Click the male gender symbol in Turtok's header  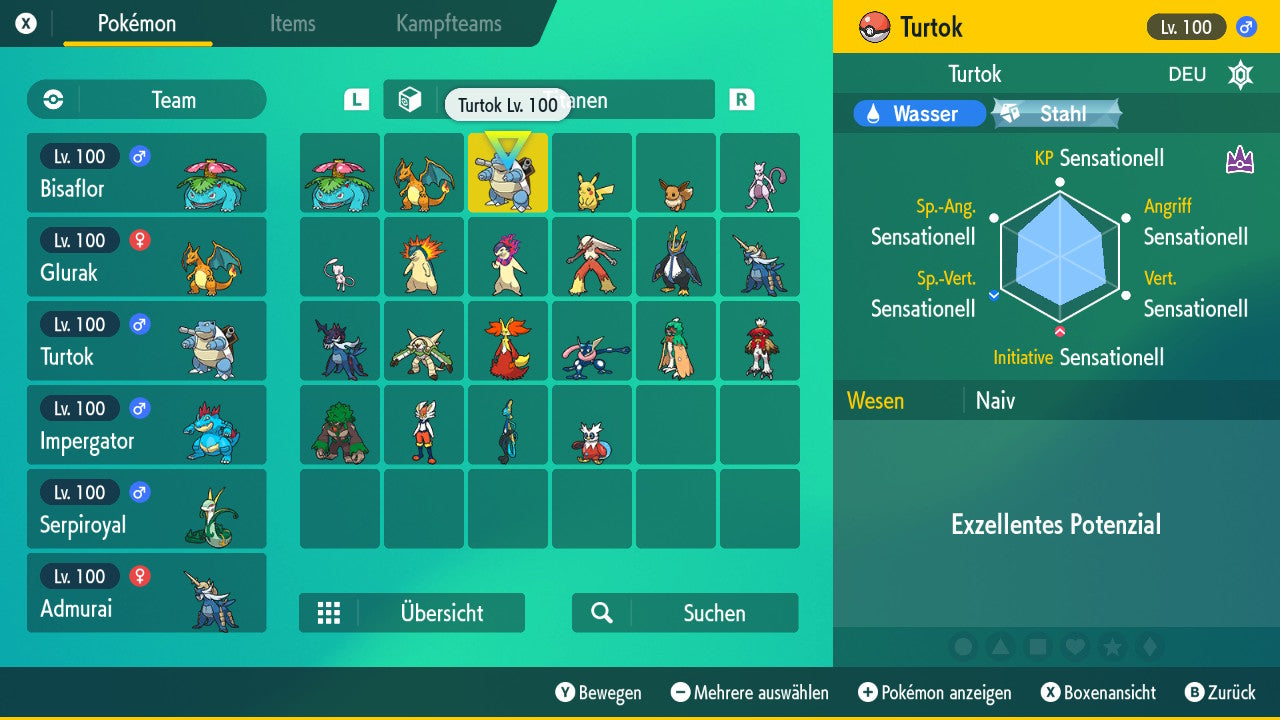coord(1244,27)
